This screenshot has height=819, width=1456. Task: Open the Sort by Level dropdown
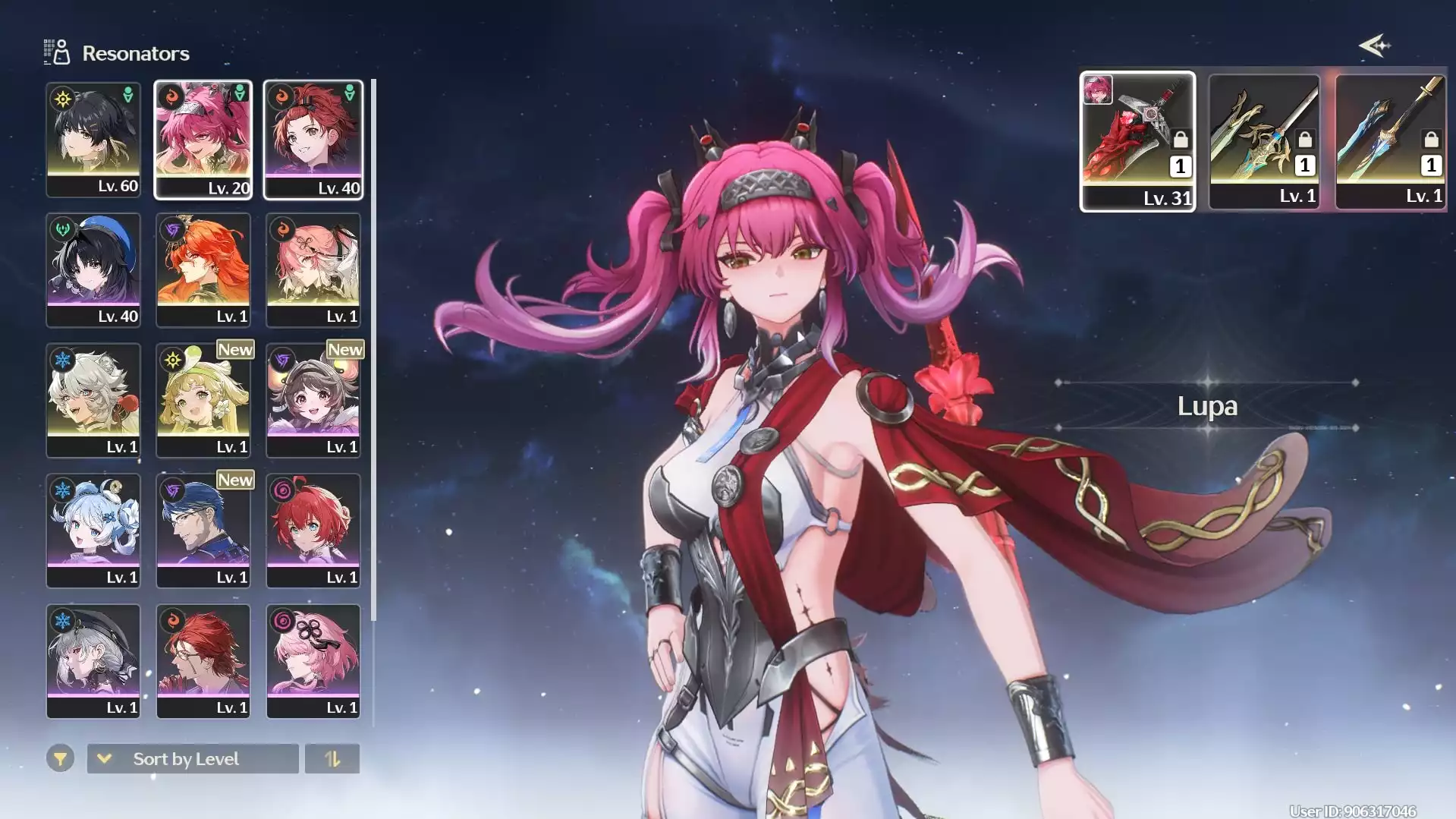click(193, 758)
